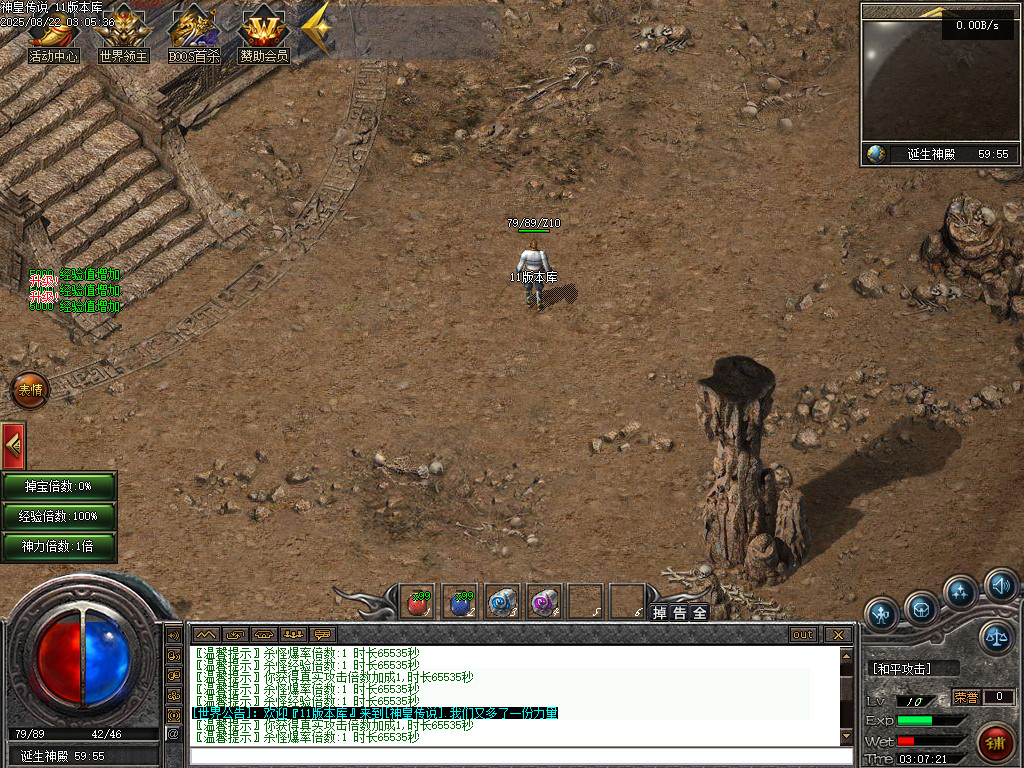Use the blue swirl scroll in slot 3

click(501, 603)
